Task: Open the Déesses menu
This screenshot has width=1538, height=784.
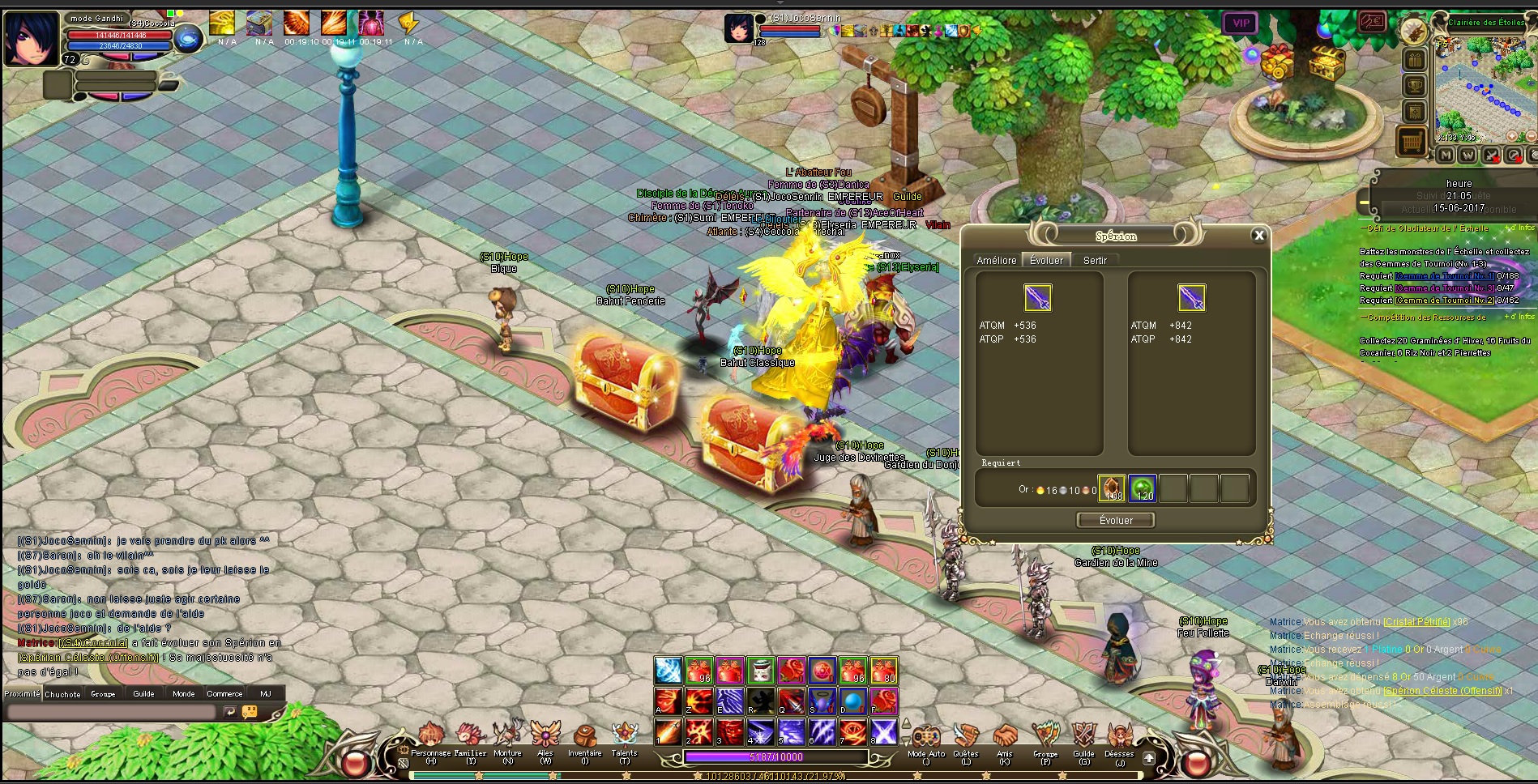Action: [1119, 737]
